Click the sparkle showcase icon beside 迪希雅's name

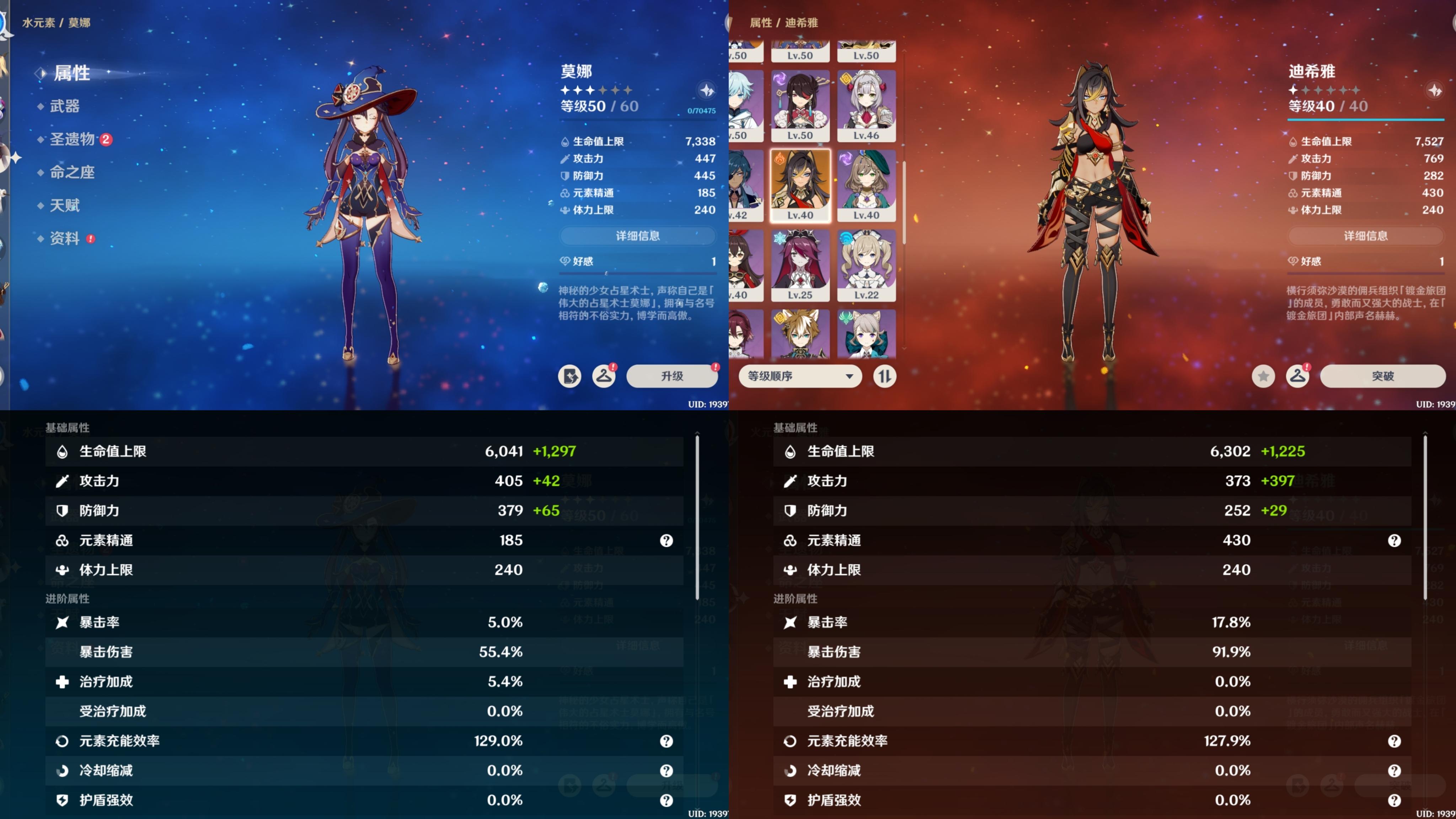pos(1435,91)
